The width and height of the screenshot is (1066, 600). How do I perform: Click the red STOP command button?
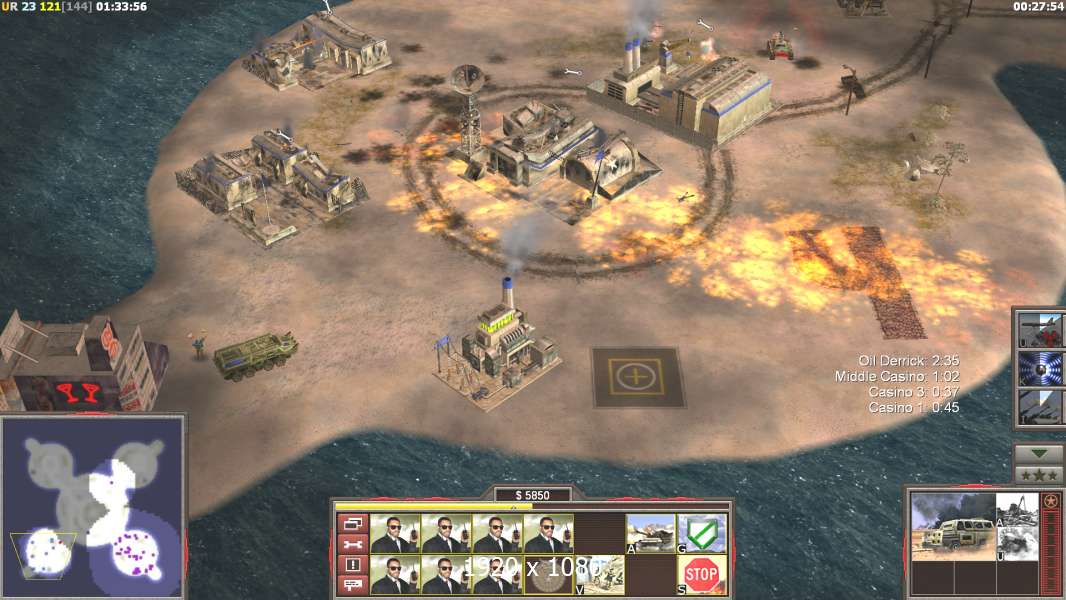tap(702, 573)
